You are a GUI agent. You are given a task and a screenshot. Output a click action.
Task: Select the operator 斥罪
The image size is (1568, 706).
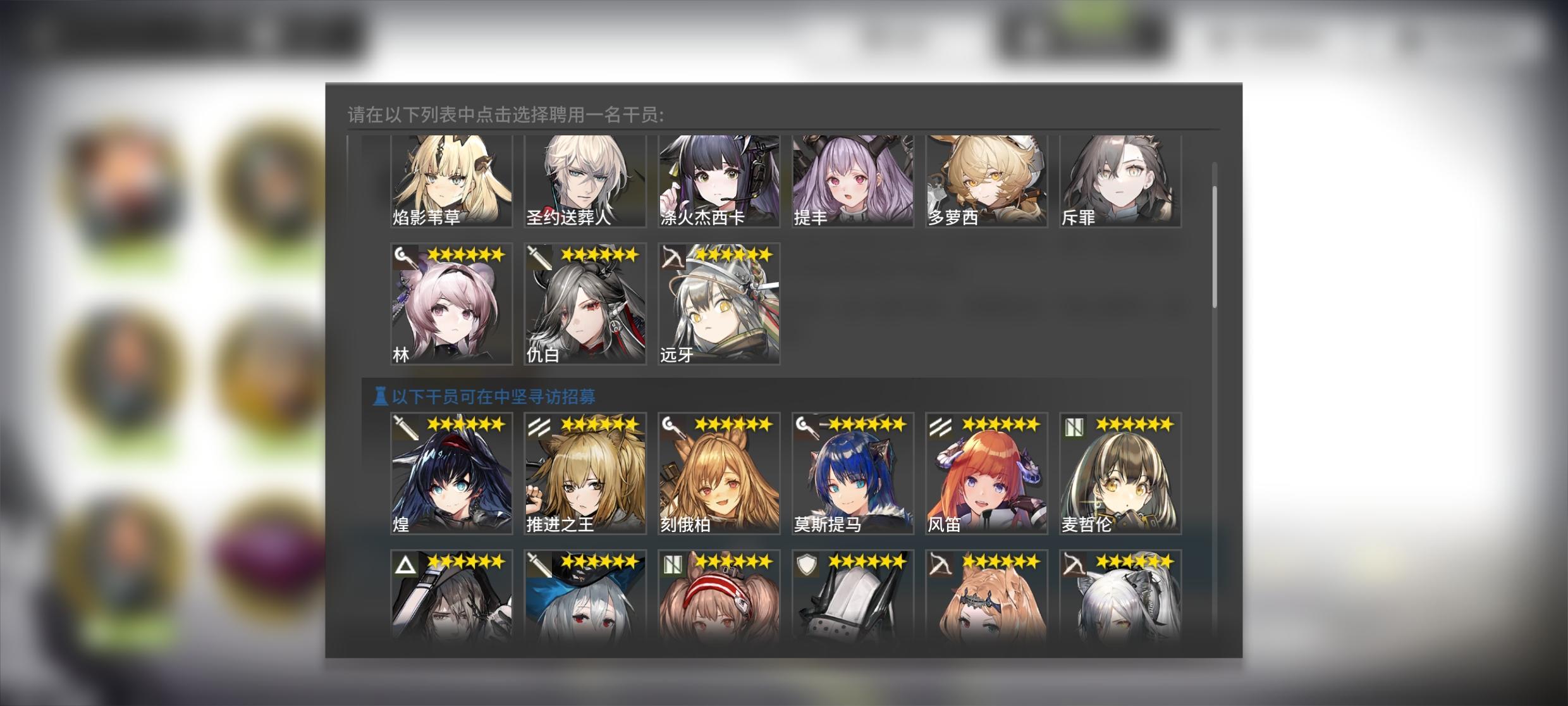1119,180
